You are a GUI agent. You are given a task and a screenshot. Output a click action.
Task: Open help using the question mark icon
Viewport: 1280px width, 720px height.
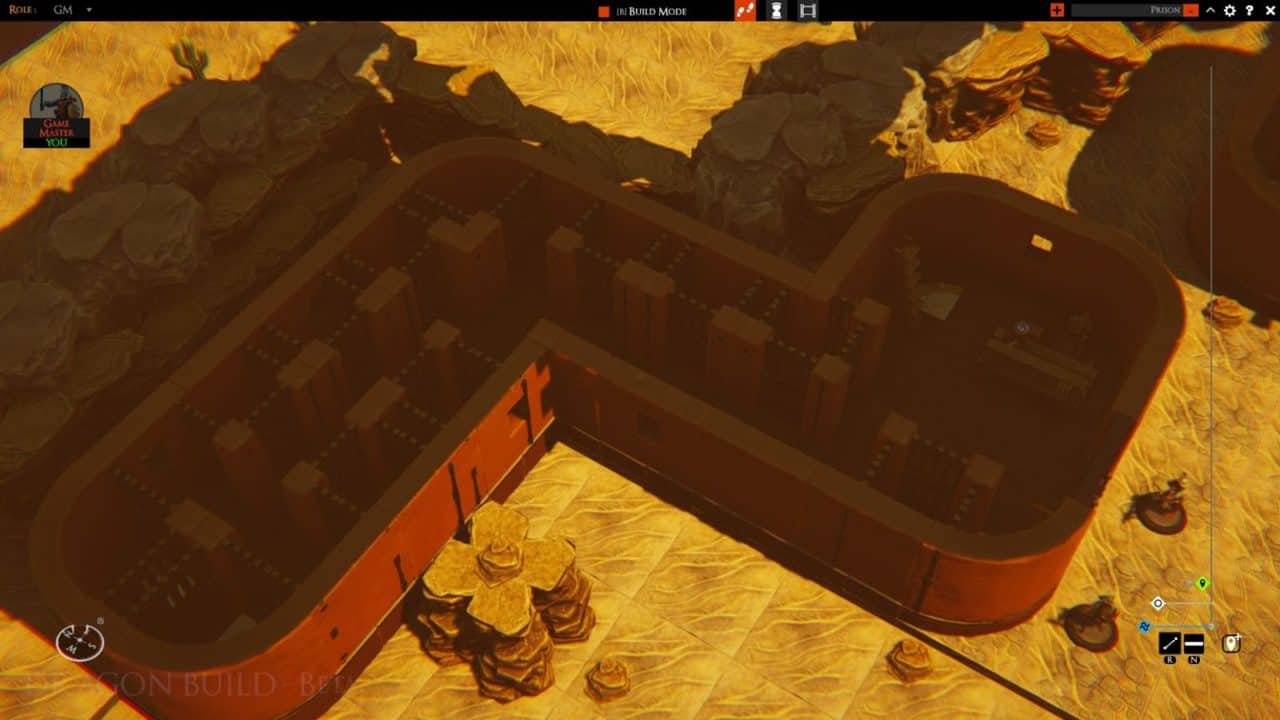pos(1250,10)
